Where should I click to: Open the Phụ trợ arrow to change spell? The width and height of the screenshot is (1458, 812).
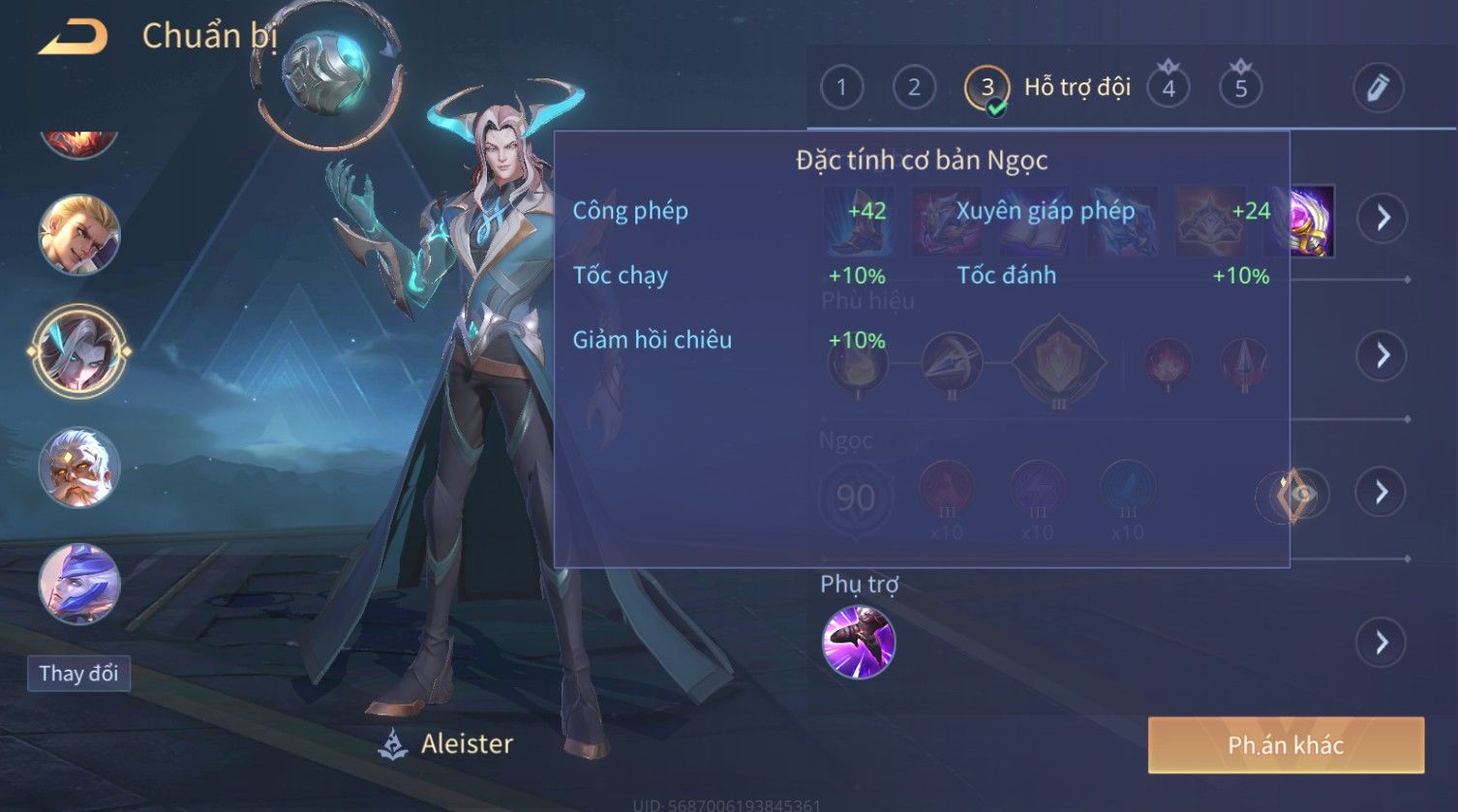[x=1381, y=643]
